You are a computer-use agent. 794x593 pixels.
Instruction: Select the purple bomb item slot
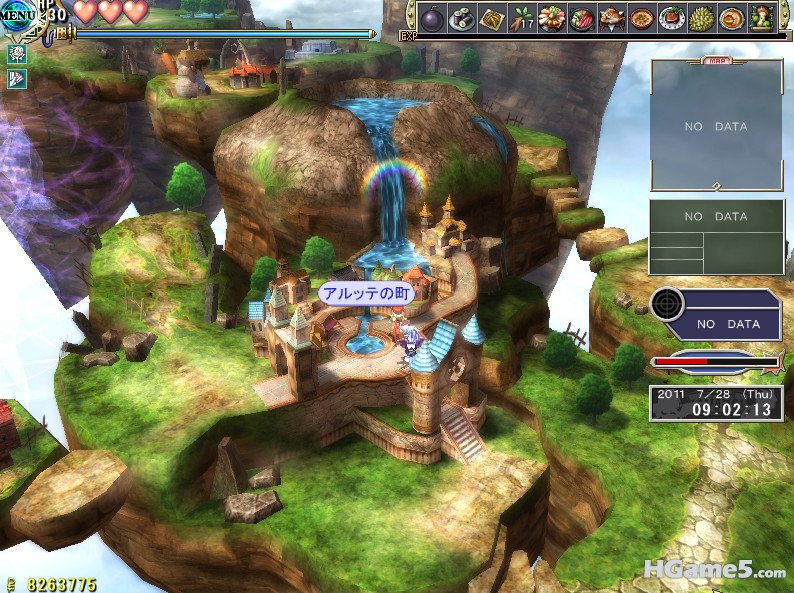click(x=433, y=19)
